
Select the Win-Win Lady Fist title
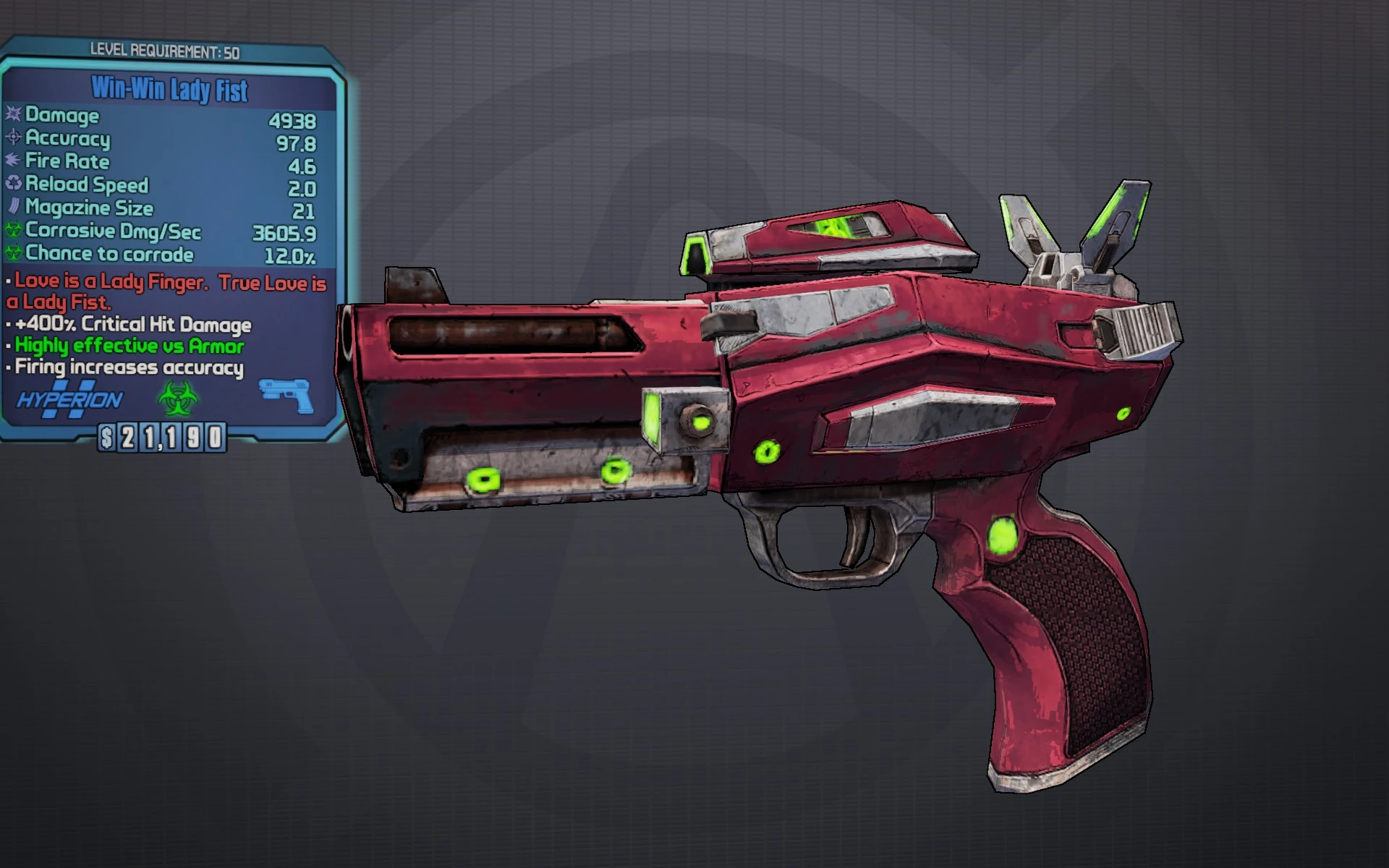tap(169, 88)
